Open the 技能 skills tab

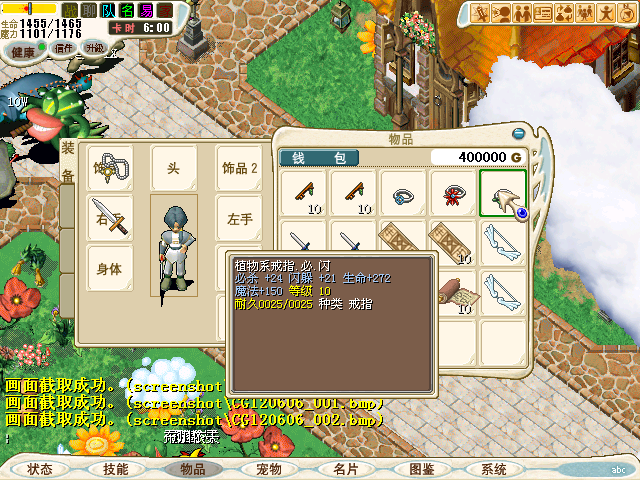click(x=115, y=468)
